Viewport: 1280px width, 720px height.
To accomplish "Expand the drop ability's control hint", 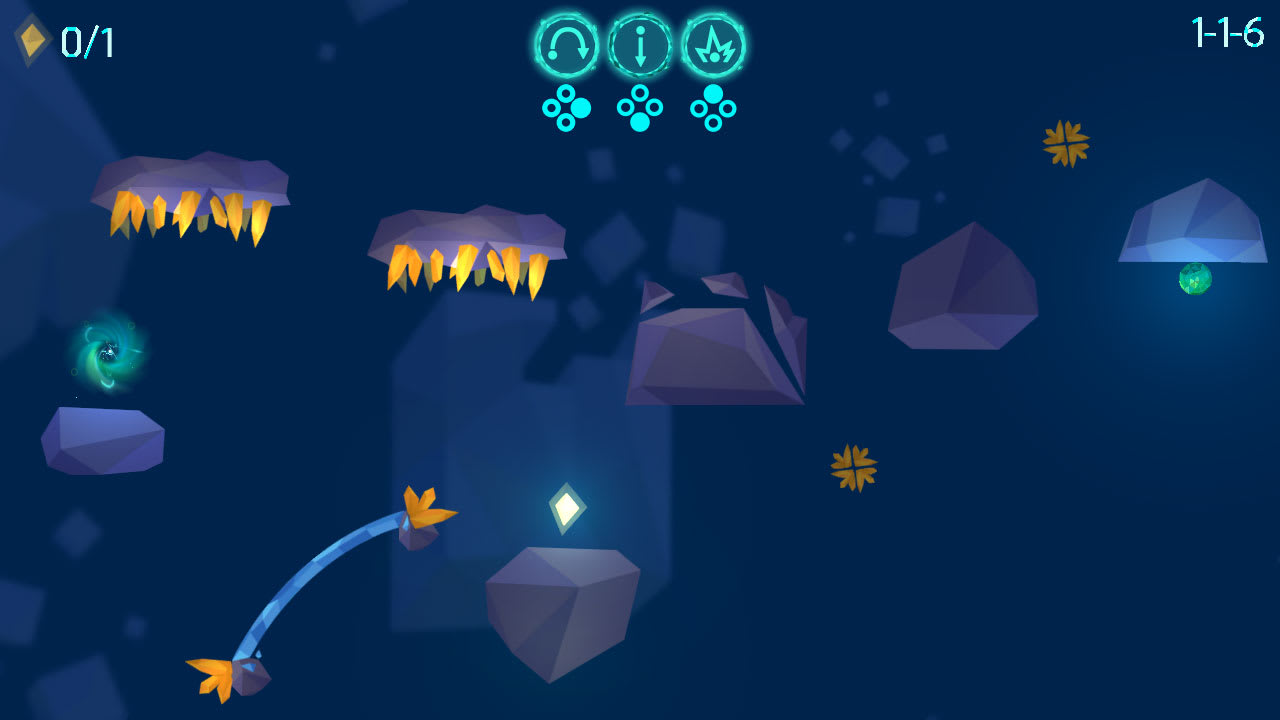I will [x=639, y=105].
